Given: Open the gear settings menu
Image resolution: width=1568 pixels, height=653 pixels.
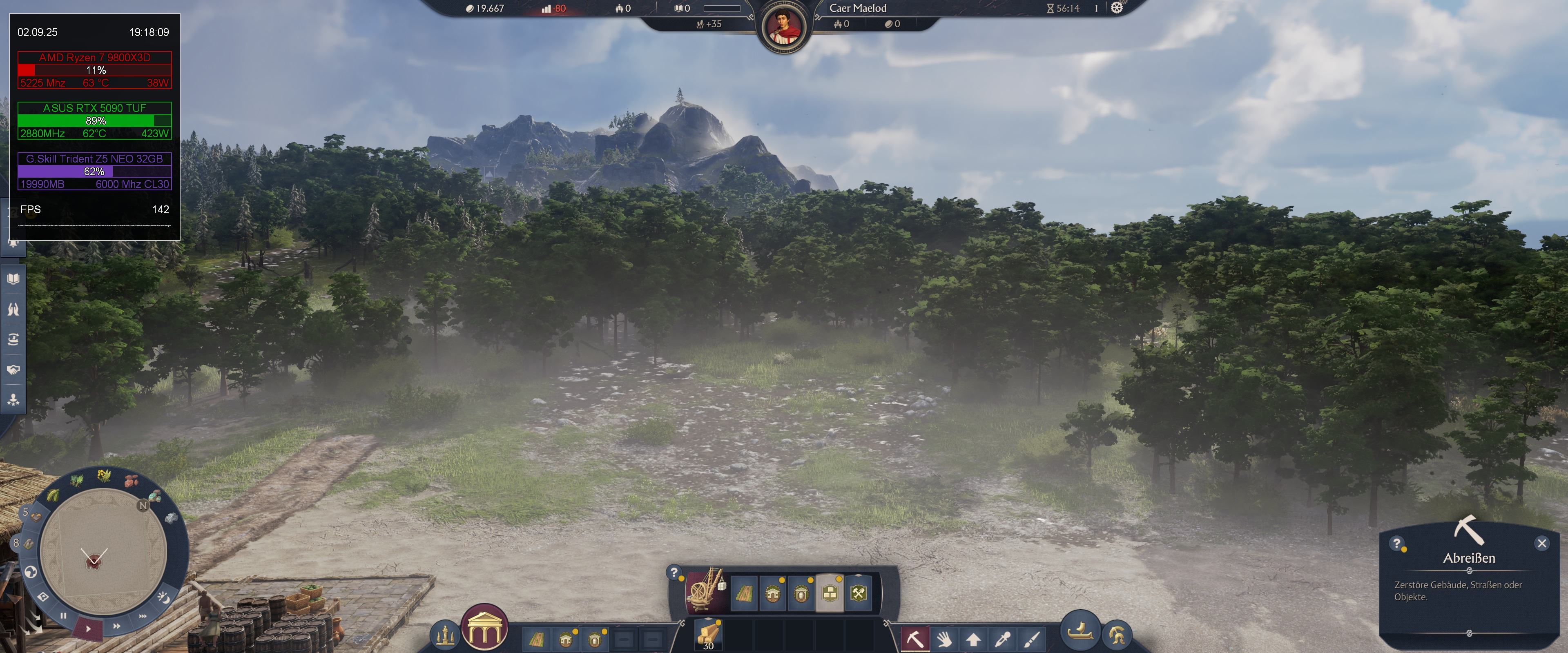Looking at the screenshot, I should [1116, 8].
